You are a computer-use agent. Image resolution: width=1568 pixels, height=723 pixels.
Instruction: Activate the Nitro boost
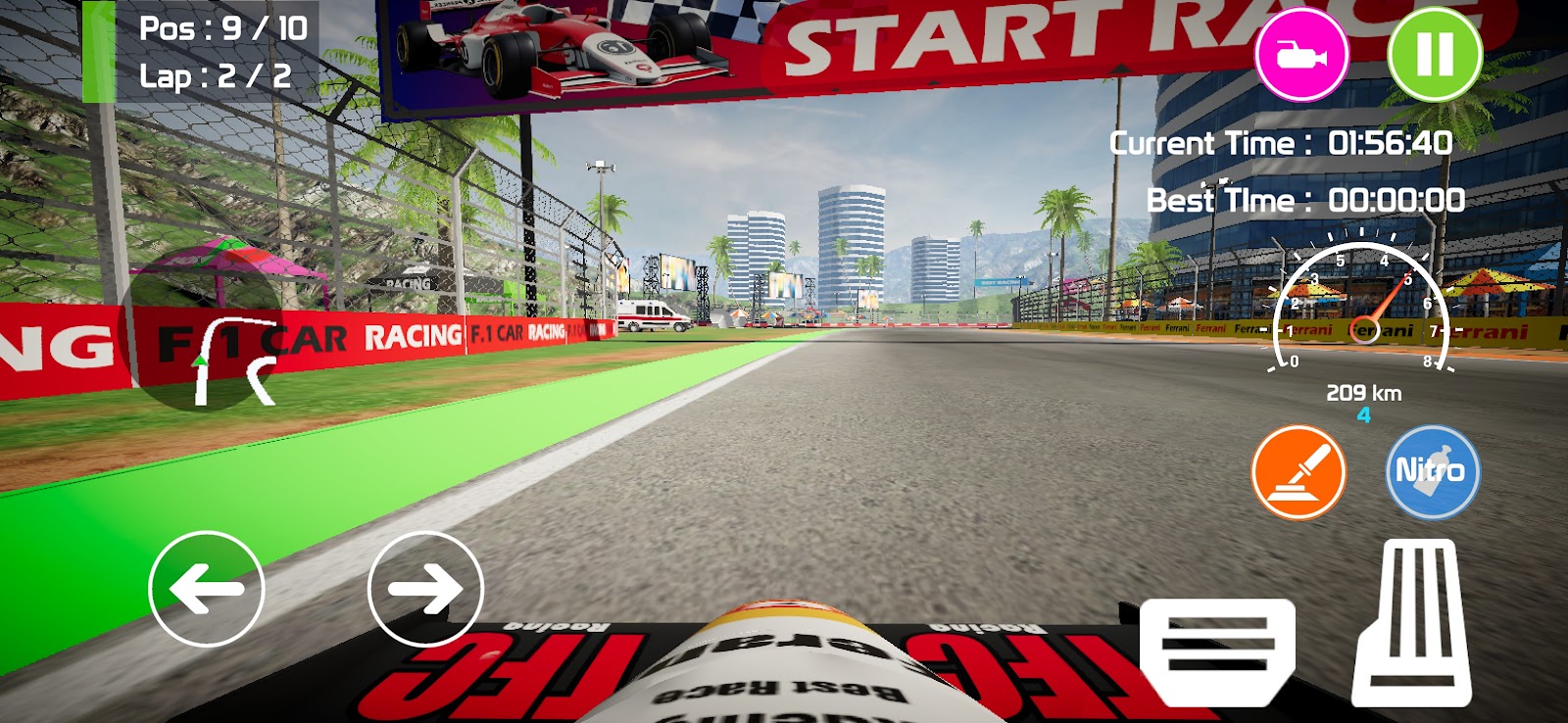(x=1432, y=472)
